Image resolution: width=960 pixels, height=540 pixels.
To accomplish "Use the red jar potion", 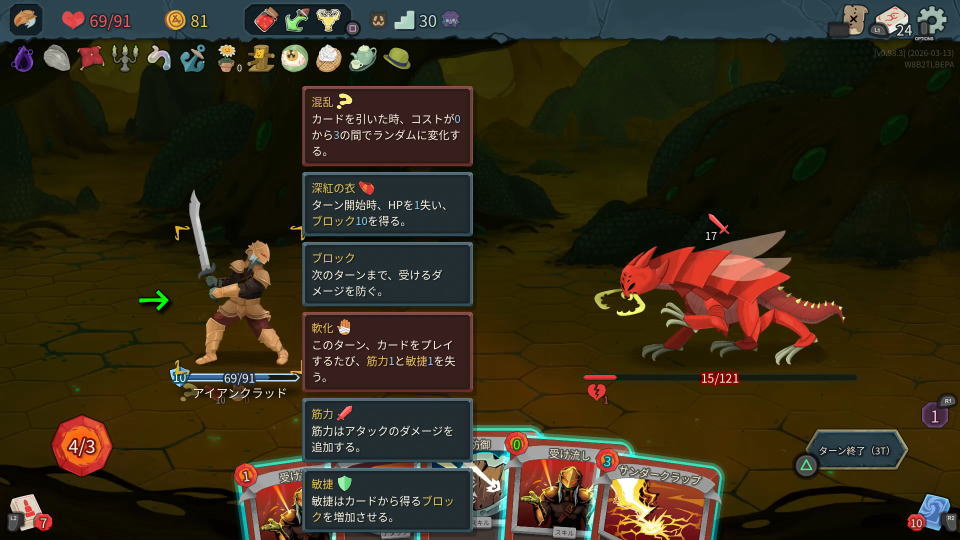I will point(265,20).
